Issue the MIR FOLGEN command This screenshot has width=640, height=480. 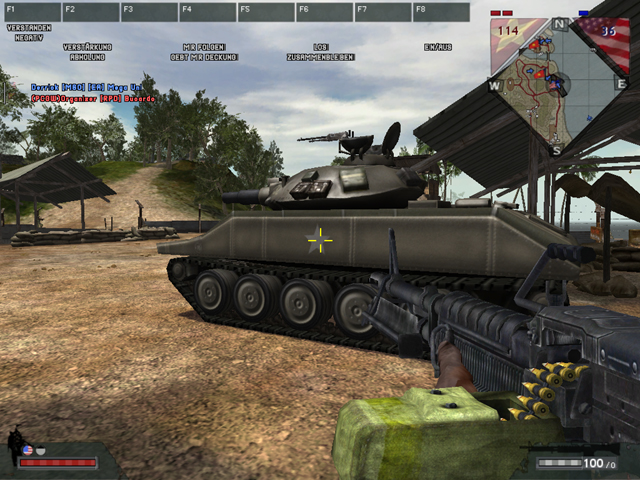coord(204,47)
